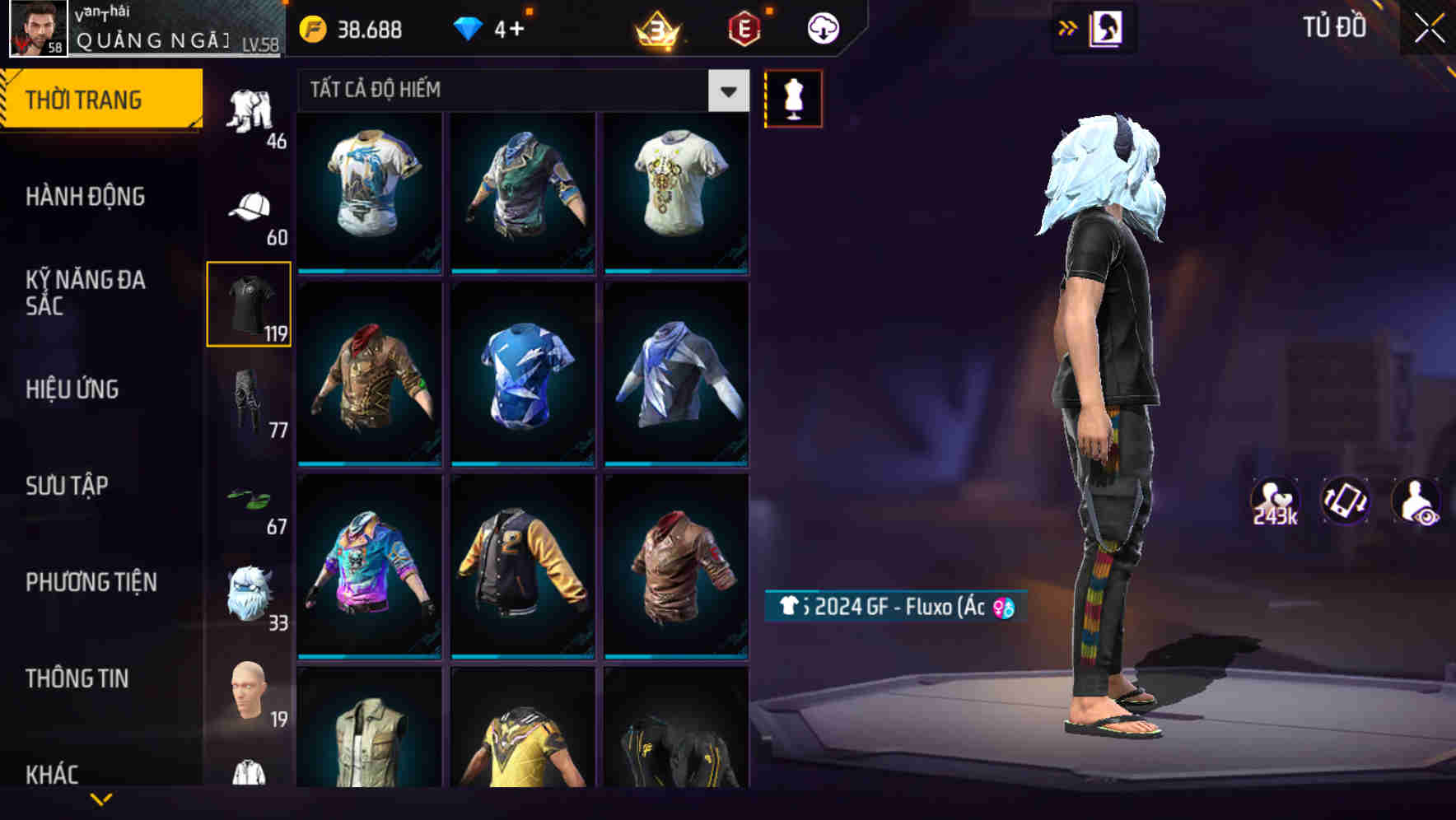Click the cloud download icon
1456x820 pixels.
click(x=821, y=27)
